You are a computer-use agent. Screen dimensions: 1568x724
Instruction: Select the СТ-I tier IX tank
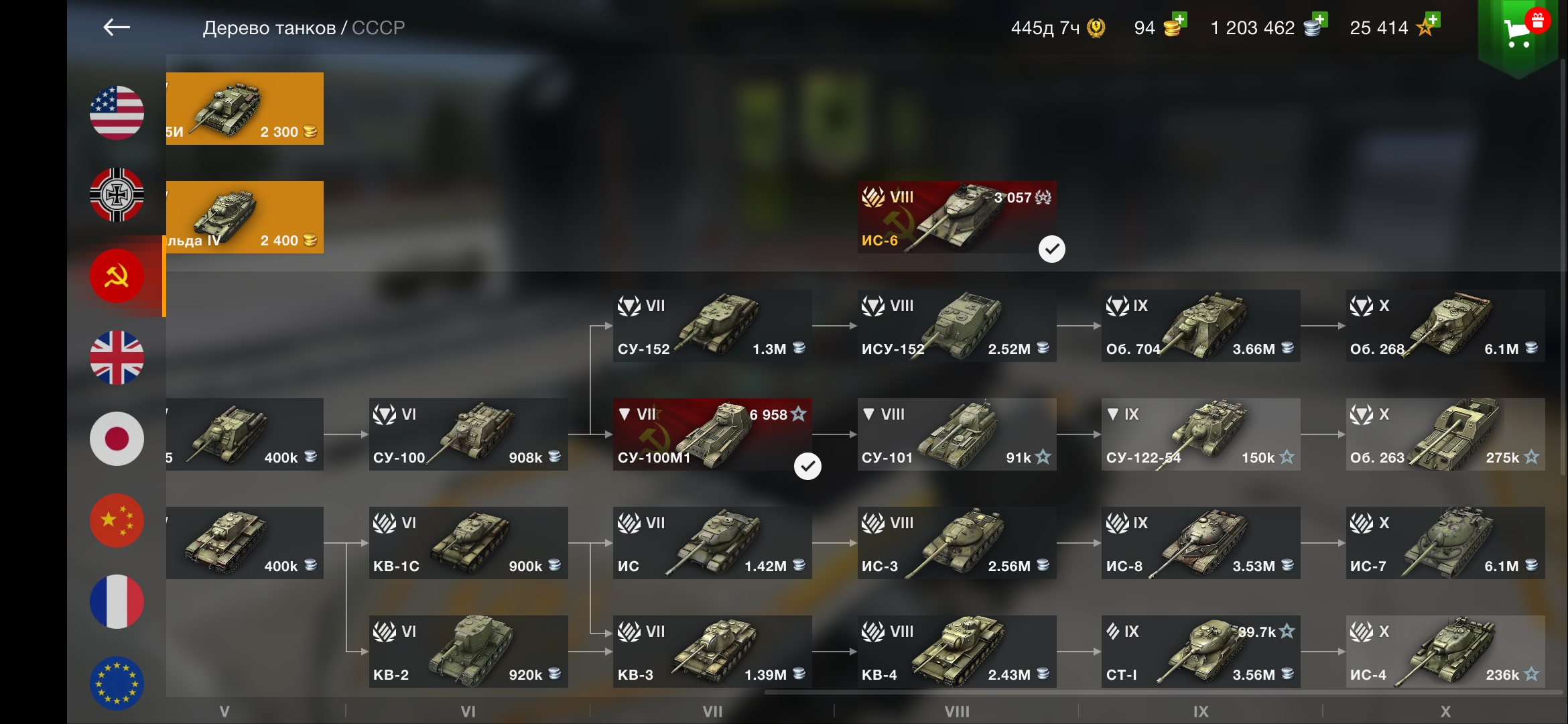point(1200,652)
